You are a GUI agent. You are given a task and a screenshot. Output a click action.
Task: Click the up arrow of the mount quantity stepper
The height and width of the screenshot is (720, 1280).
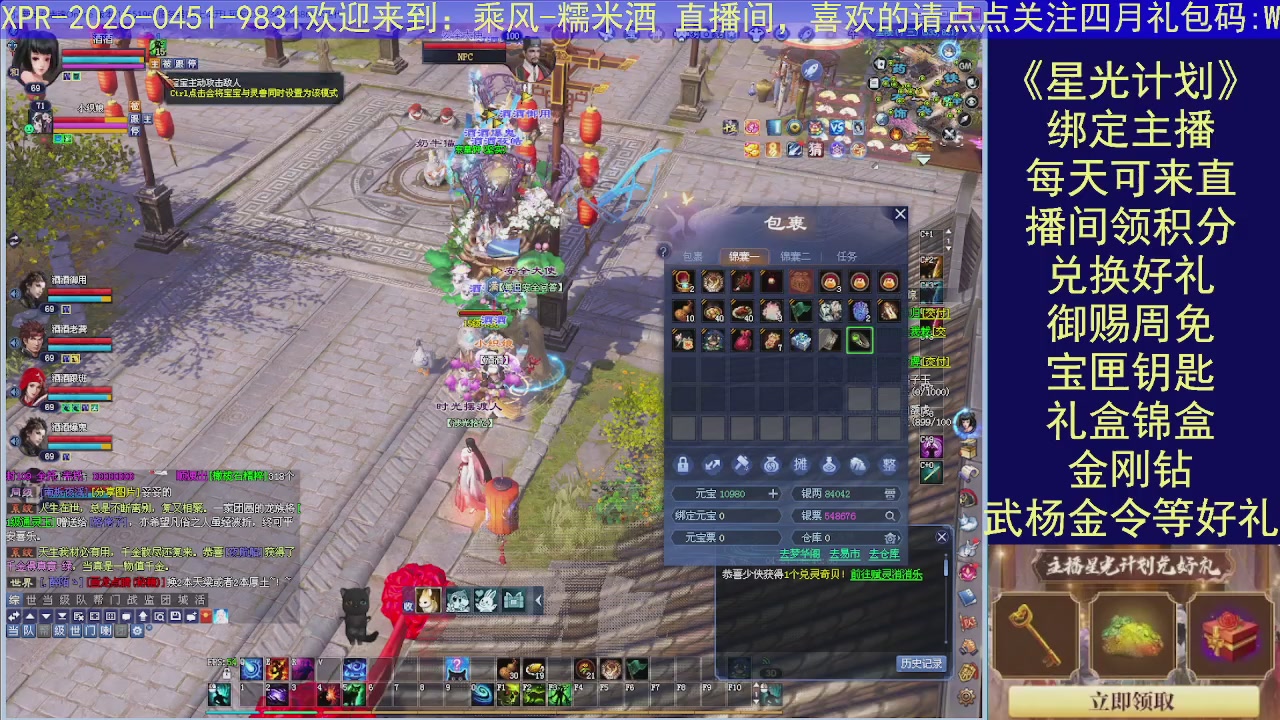point(948,231)
